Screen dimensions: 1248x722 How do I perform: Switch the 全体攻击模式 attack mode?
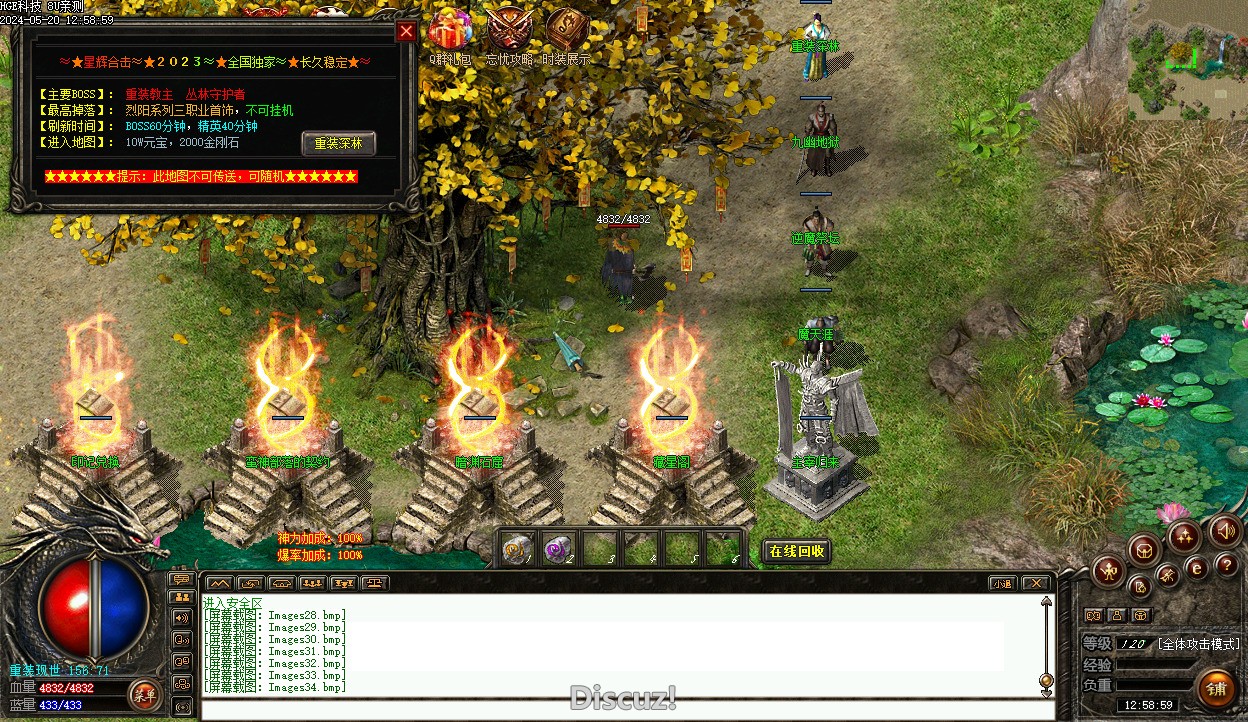(1198, 644)
